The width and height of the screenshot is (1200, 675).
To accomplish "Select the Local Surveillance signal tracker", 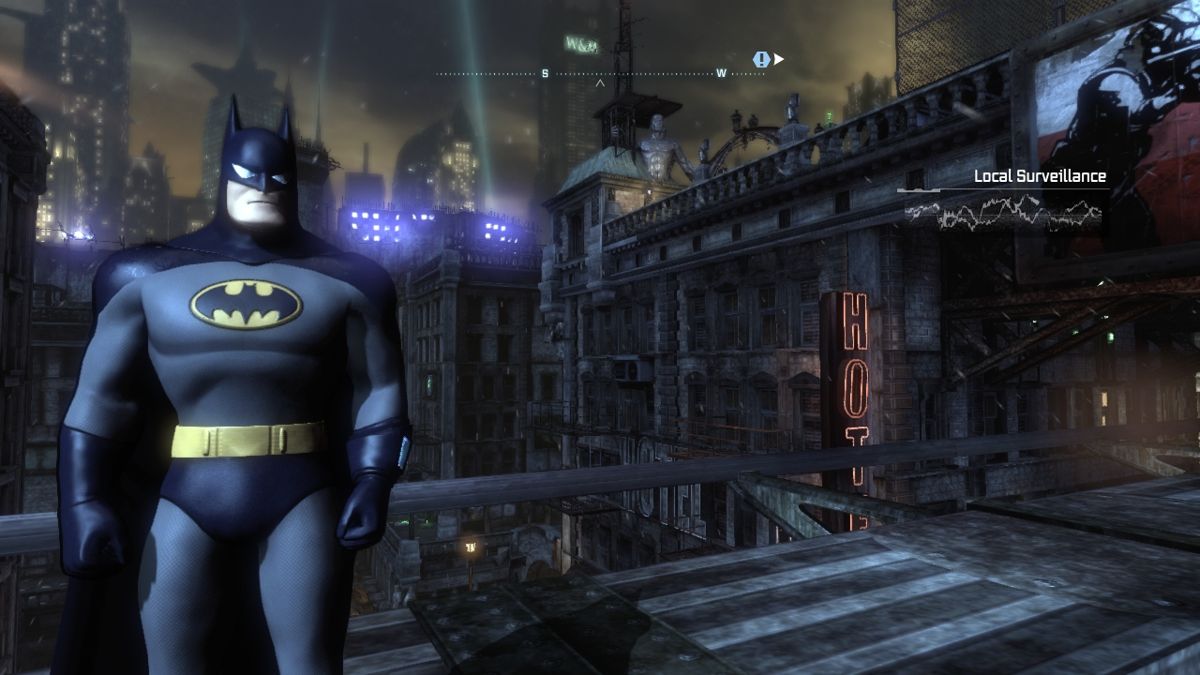I will [1003, 196].
